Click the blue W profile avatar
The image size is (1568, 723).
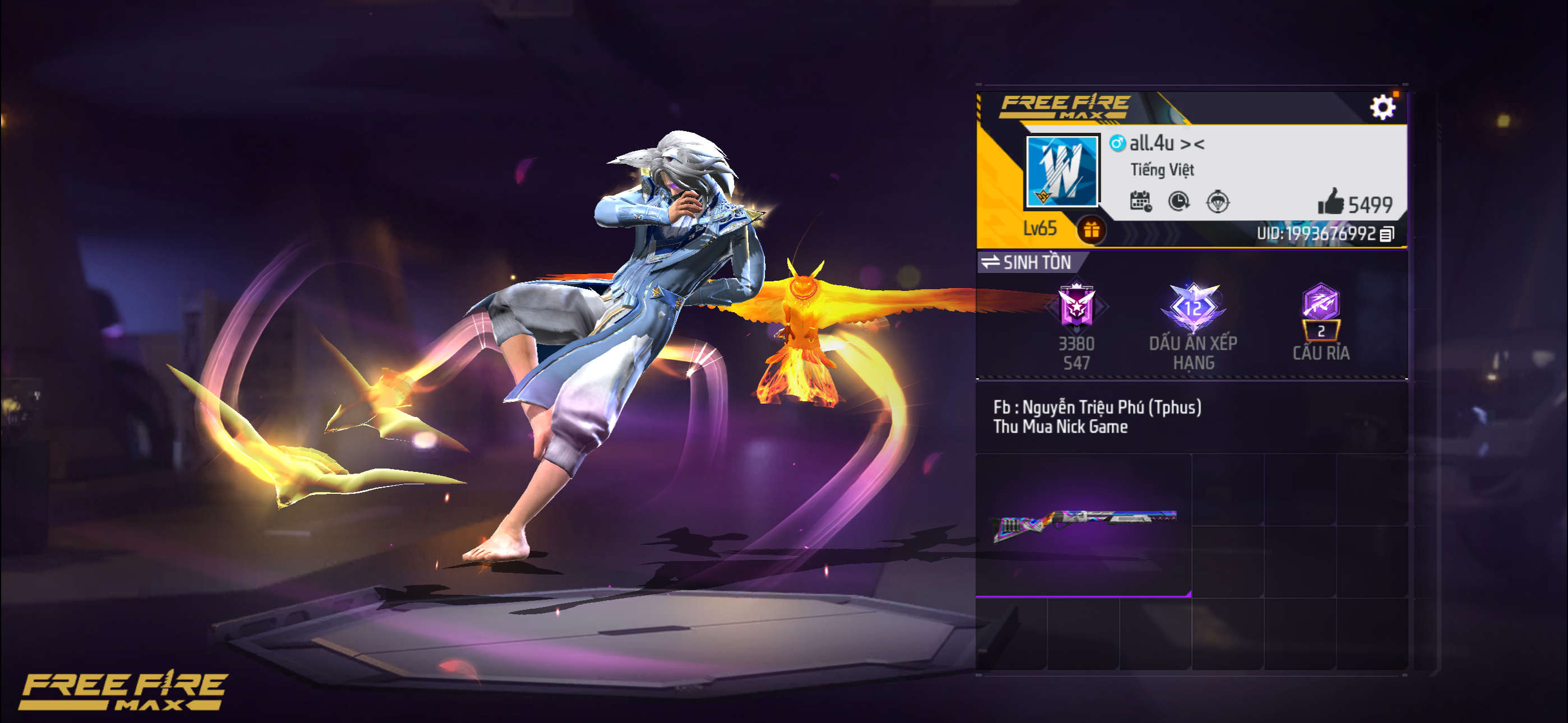[1062, 170]
